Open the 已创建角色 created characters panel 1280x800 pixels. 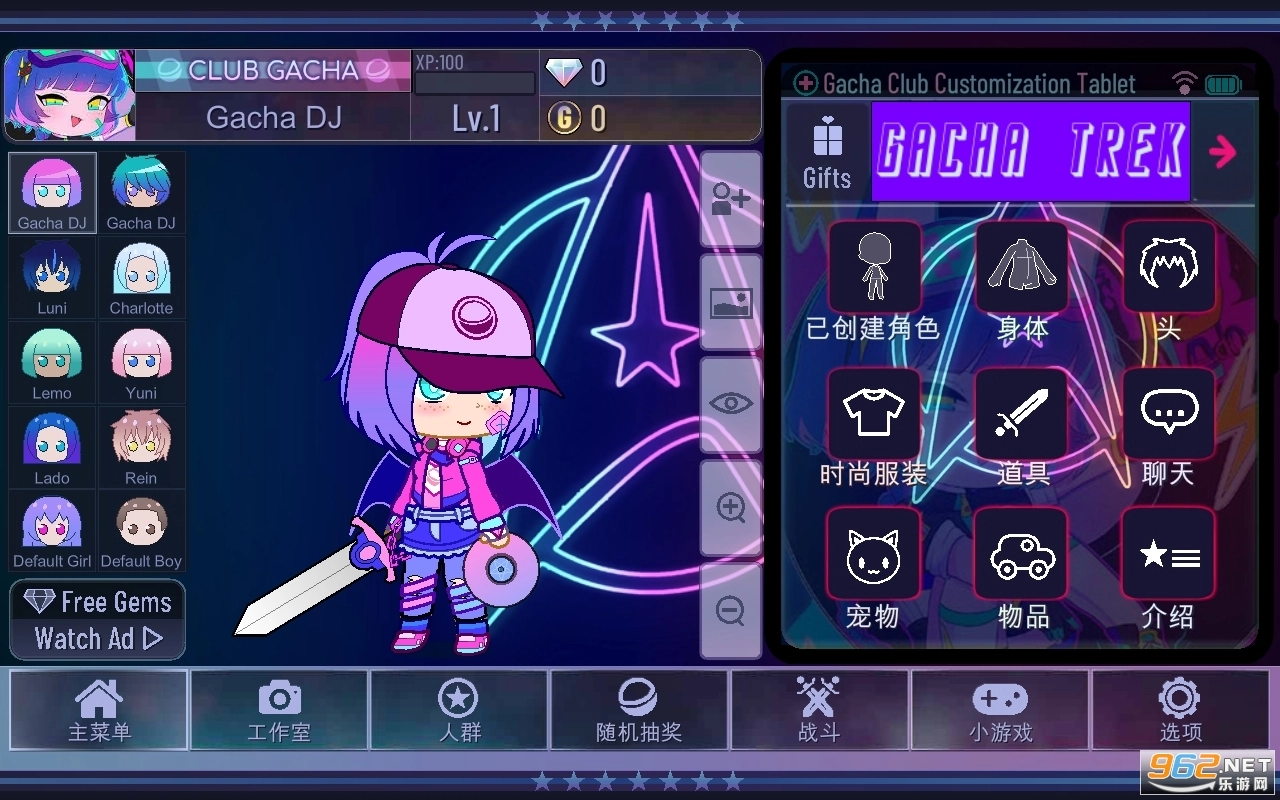[874, 268]
